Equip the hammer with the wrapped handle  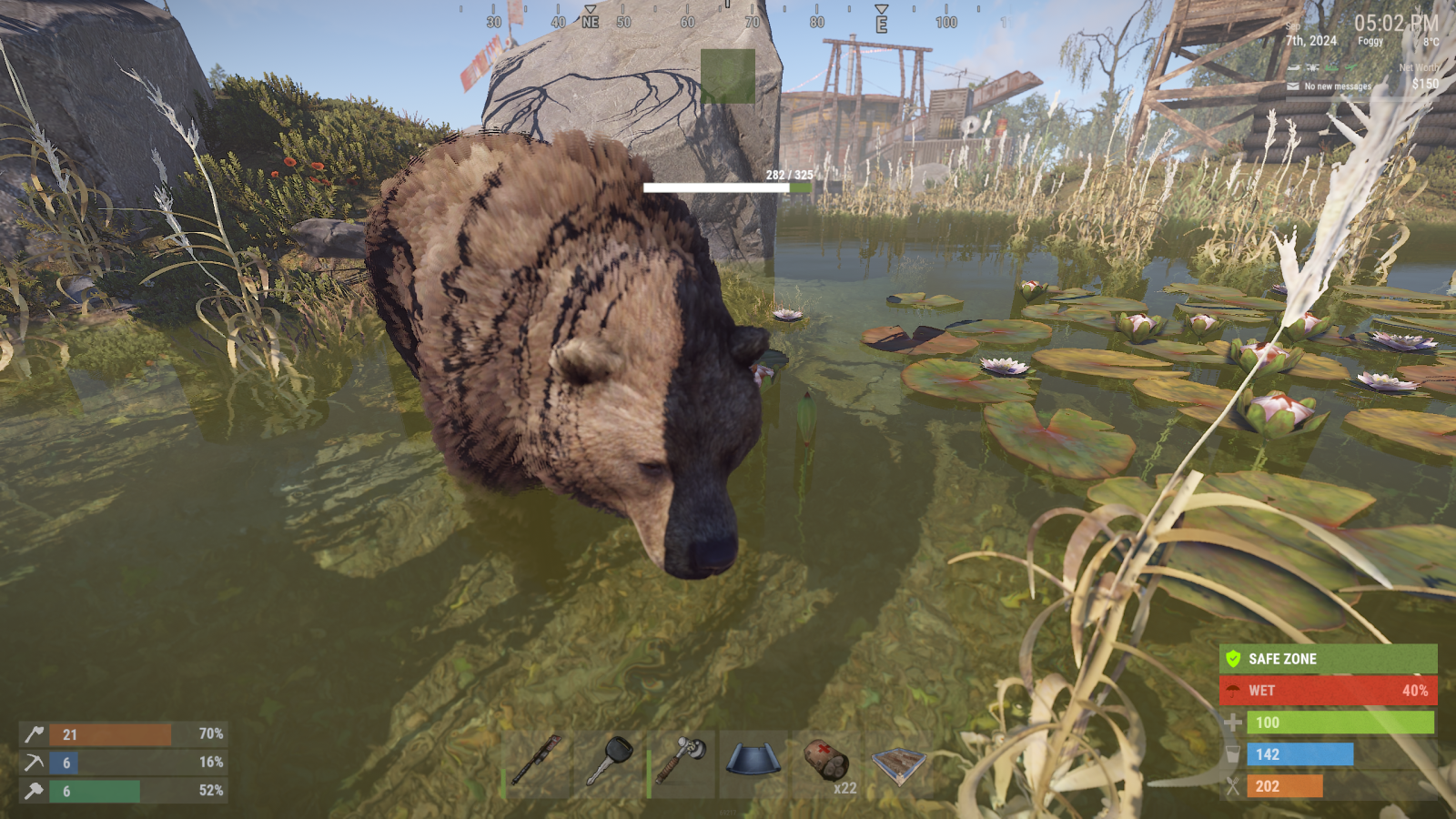682,763
